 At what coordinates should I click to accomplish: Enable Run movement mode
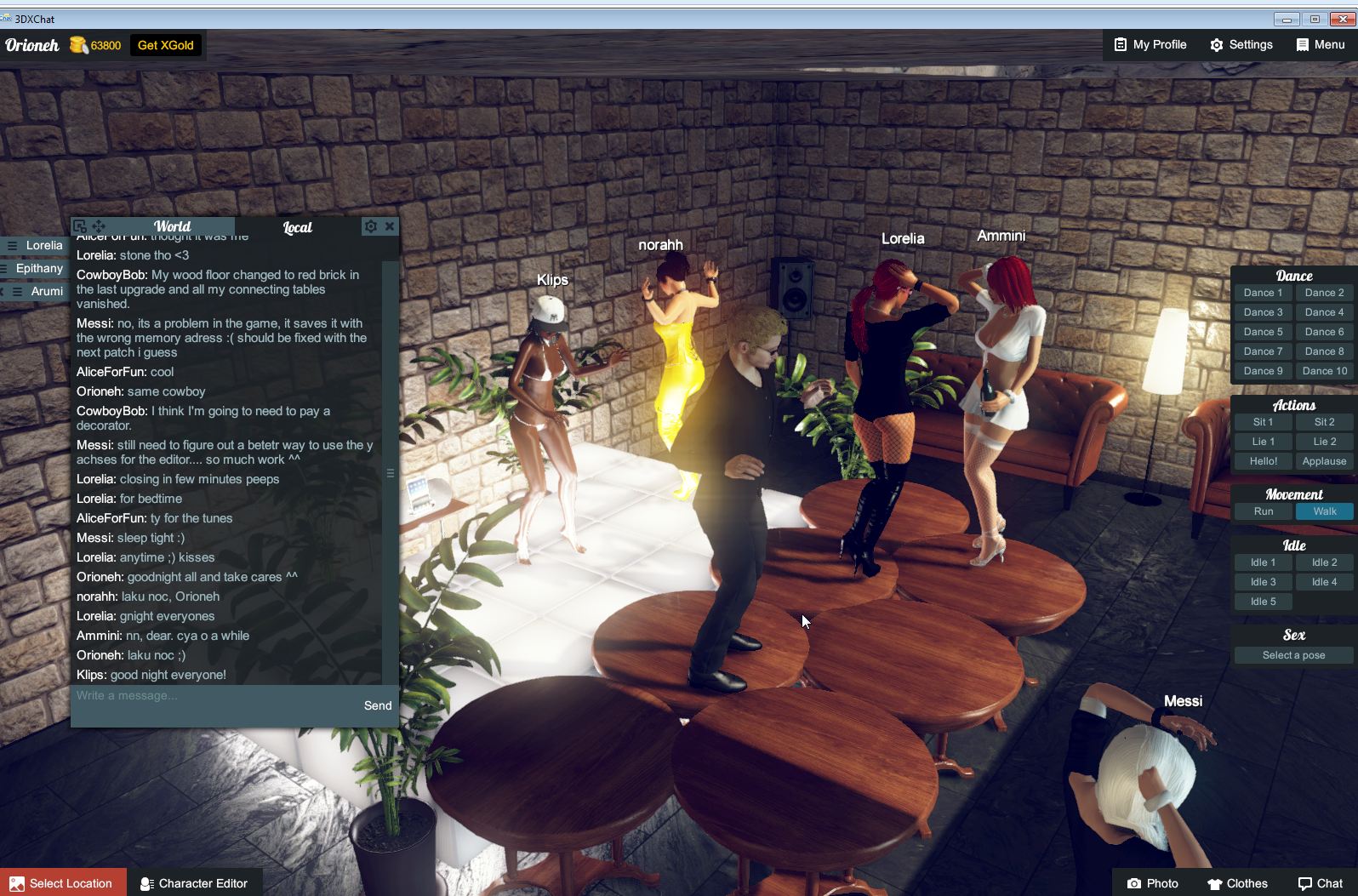pos(1263,511)
